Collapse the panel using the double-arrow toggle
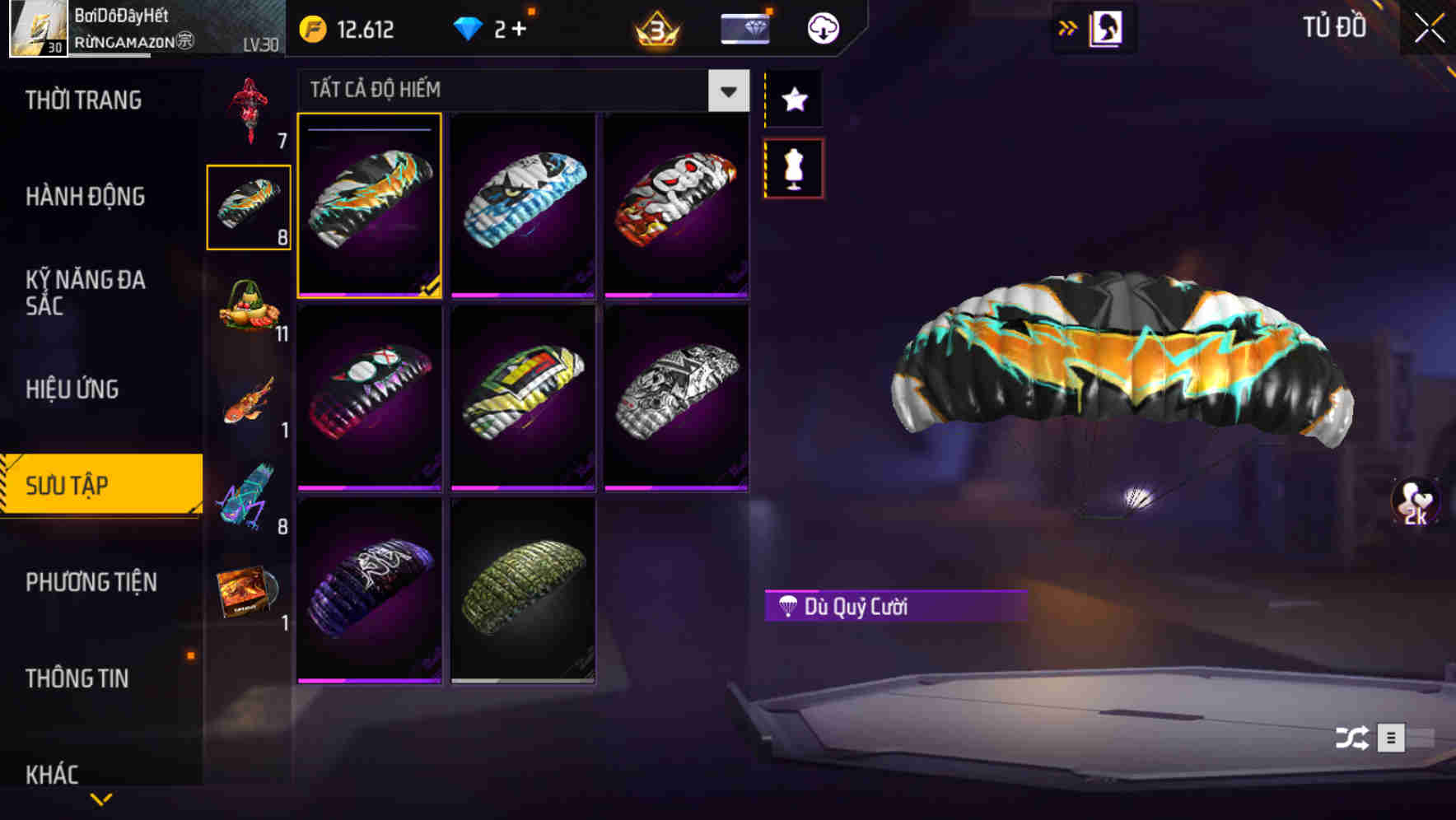Screen dimensions: 1456x820 coord(1067,27)
